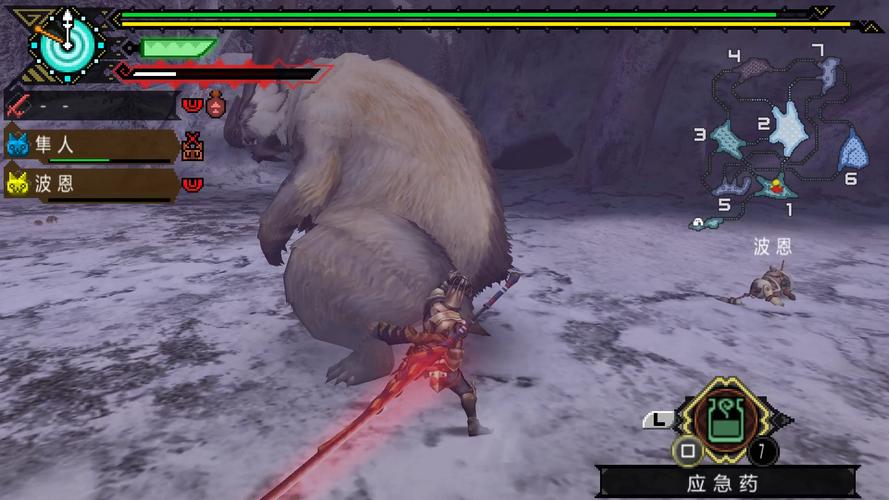
Task: Choose area 6 on the minimap
Action: pos(852,151)
